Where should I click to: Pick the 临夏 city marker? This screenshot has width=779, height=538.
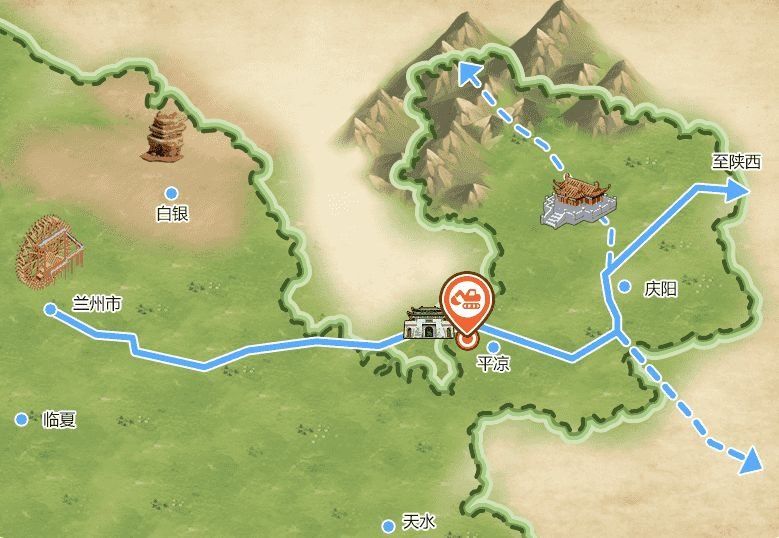coord(22,420)
